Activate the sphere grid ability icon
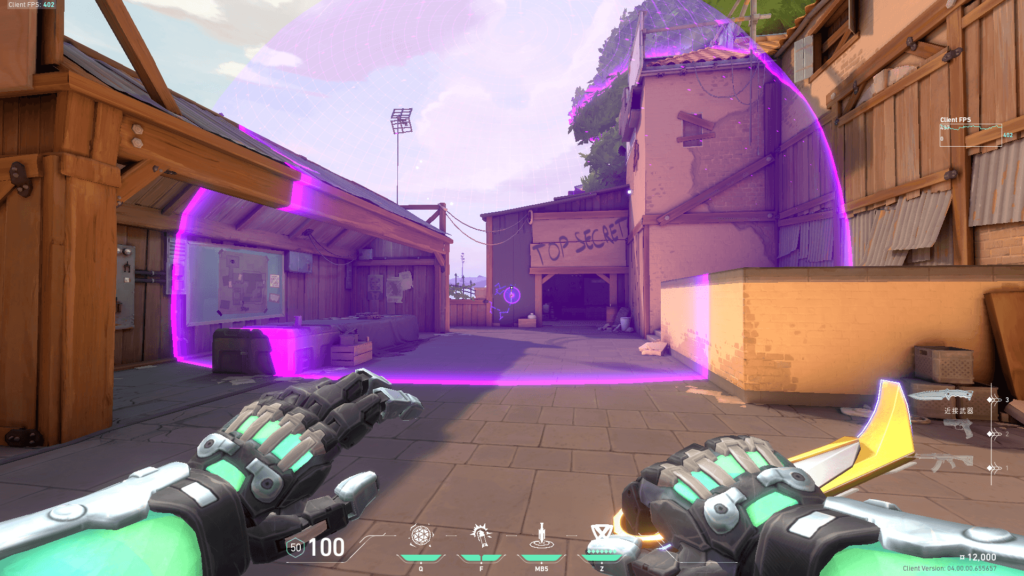Viewport: 1024px width, 576px height. coord(421,535)
